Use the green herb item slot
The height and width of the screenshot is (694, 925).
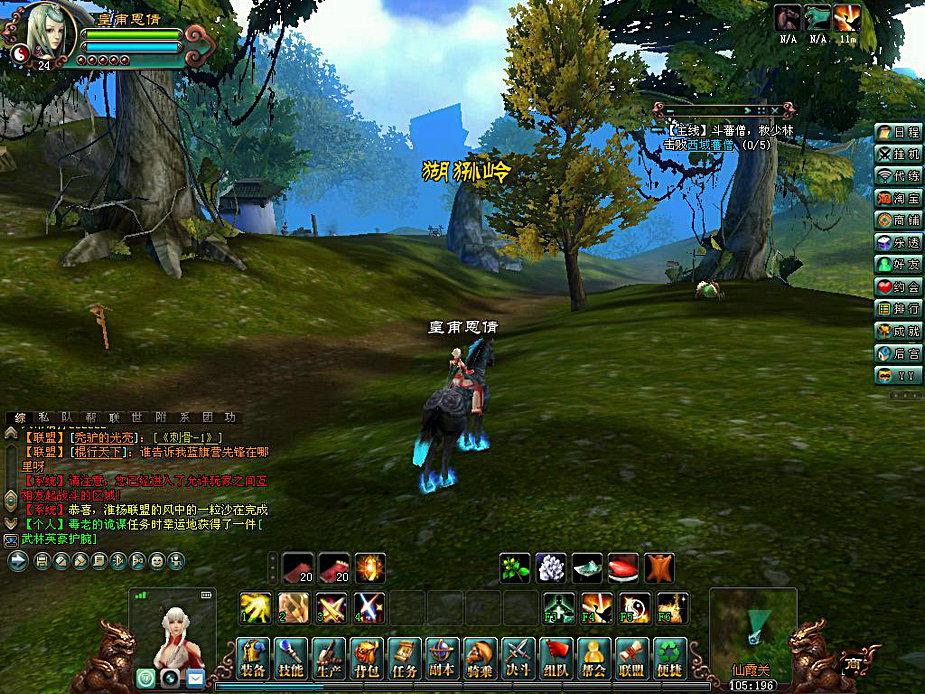point(515,568)
